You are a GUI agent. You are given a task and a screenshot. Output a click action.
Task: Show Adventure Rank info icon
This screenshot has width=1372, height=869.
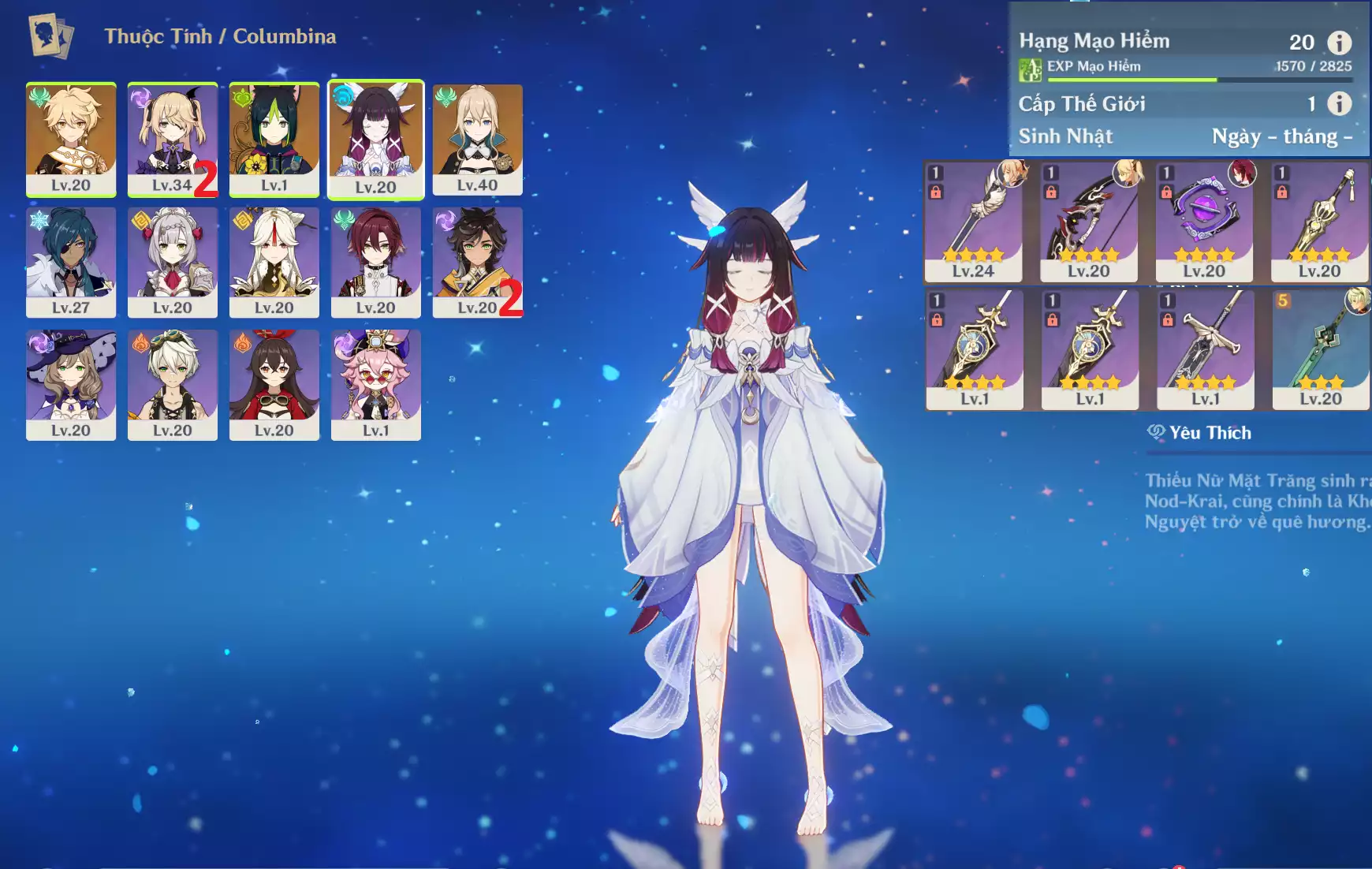tap(1339, 42)
